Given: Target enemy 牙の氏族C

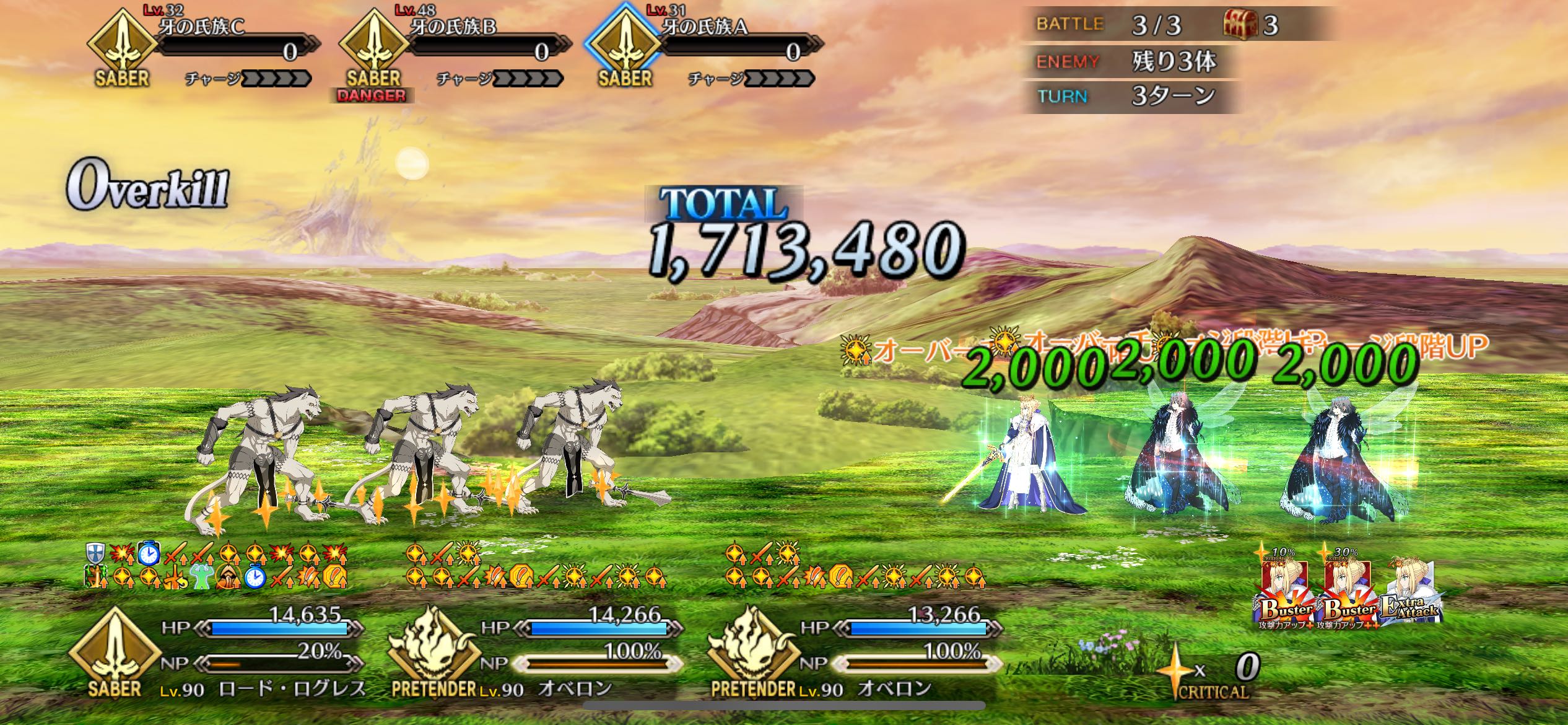Looking at the screenshot, I should 204,46.
